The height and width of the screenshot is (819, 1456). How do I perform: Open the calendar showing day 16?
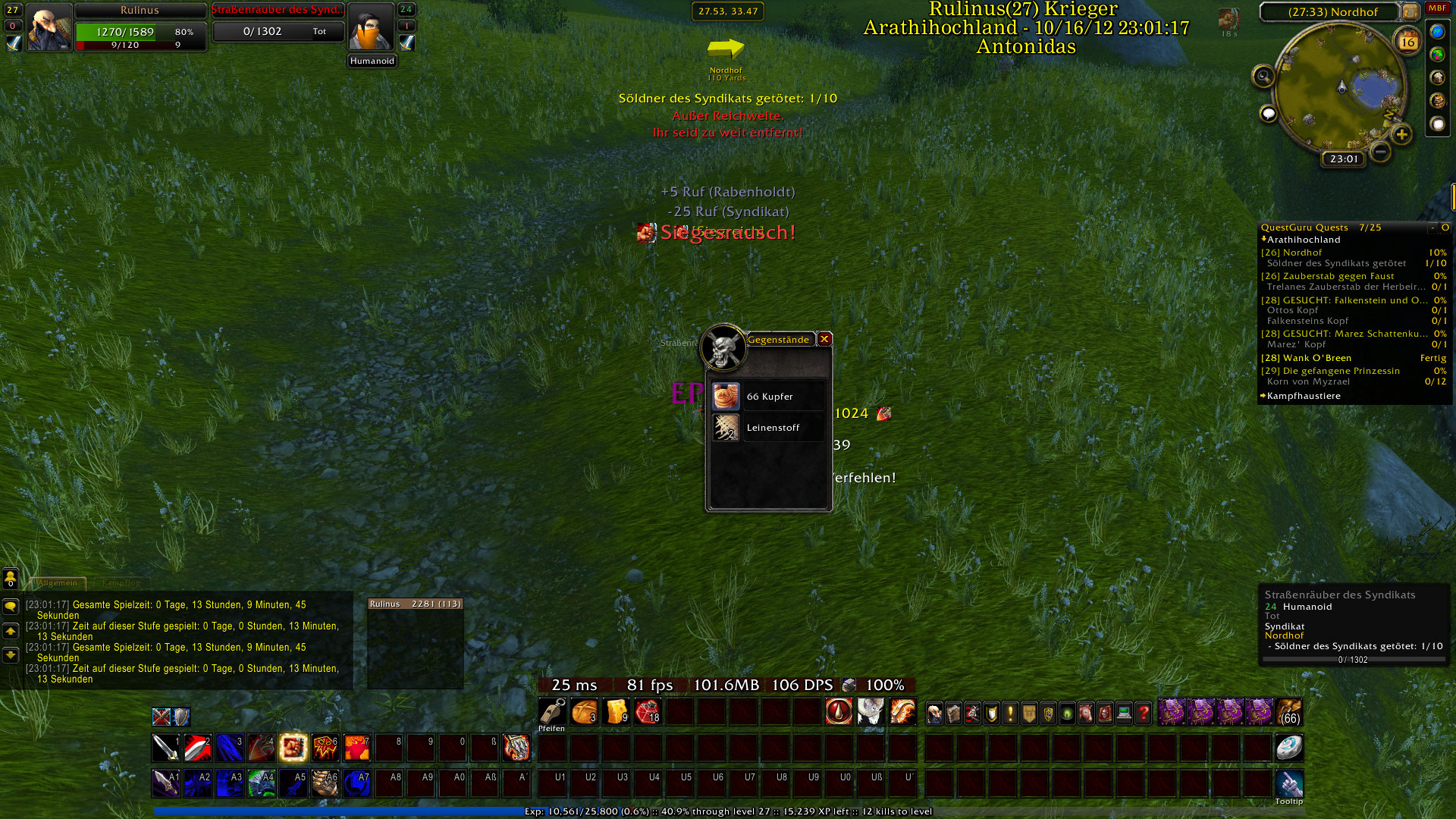(1407, 42)
